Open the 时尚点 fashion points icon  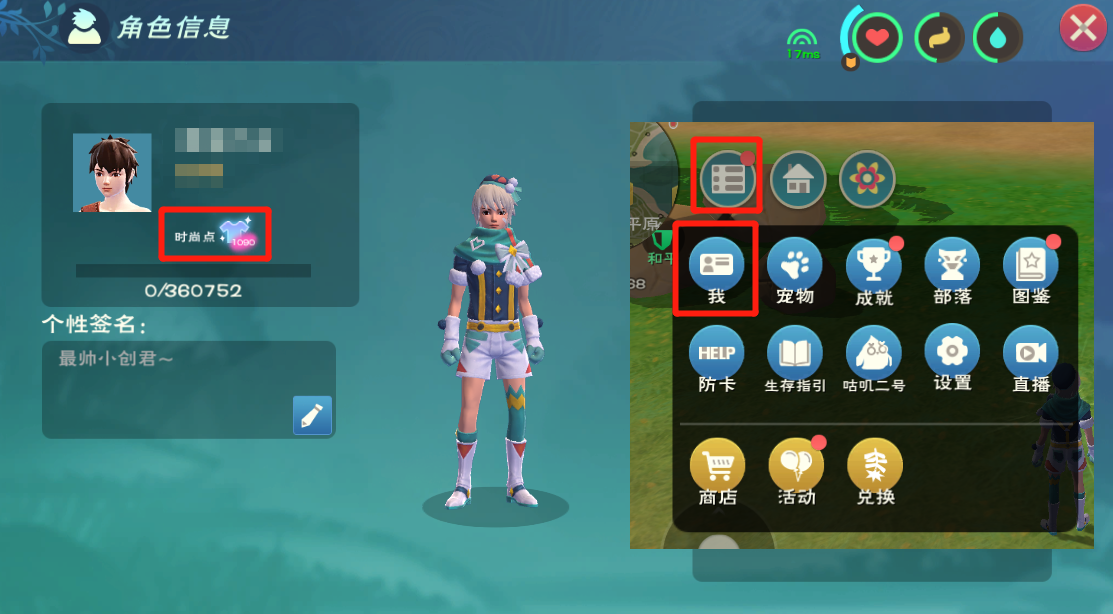coord(238,236)
